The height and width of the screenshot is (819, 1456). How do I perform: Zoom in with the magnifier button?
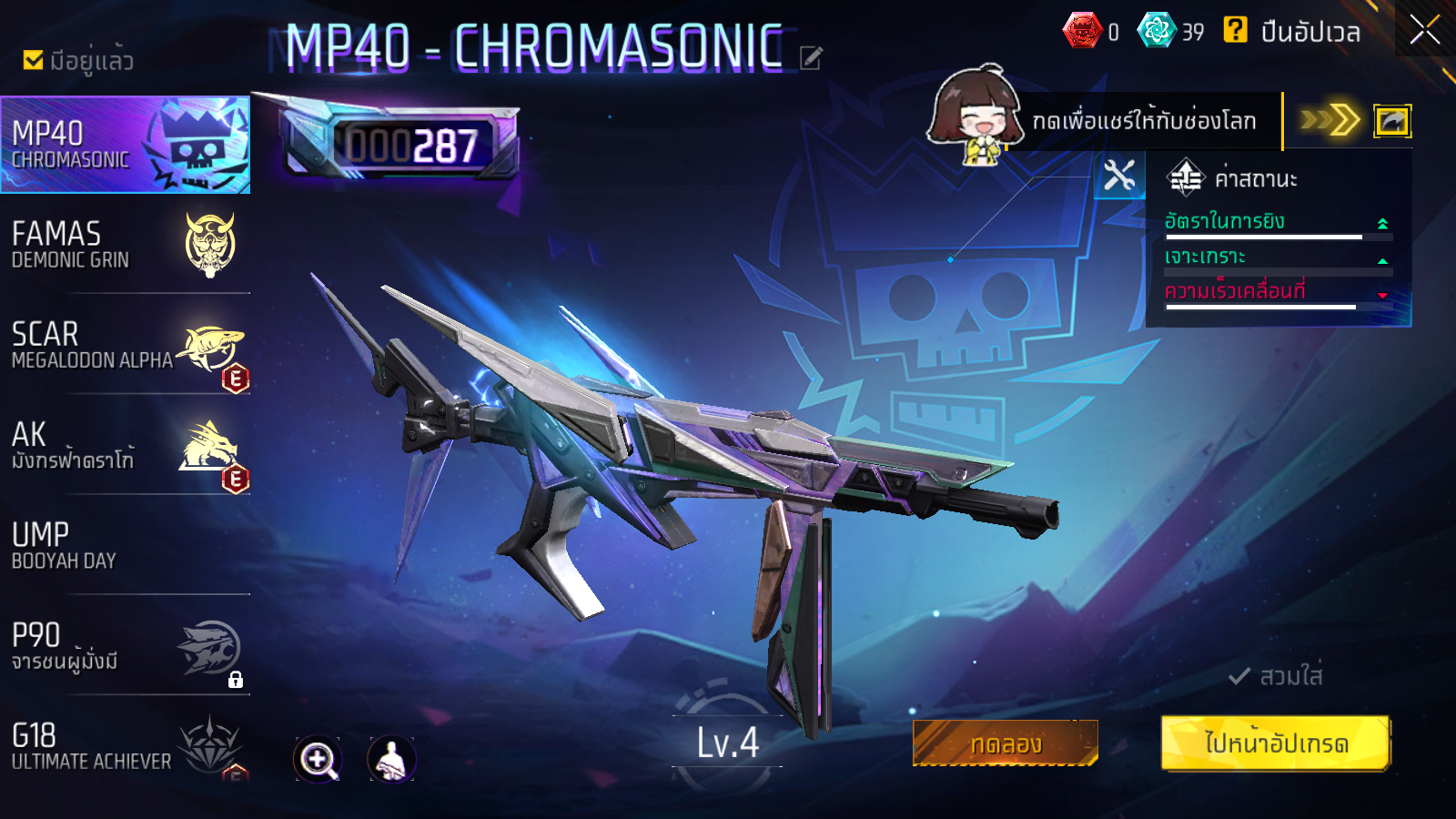pos(318,759)
